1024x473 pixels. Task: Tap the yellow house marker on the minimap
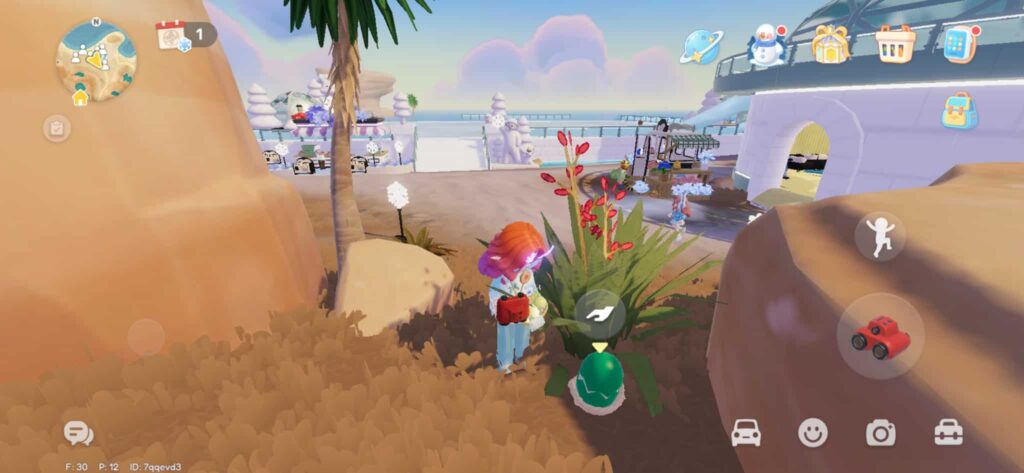pyautogui.click(x=80, y=97)
